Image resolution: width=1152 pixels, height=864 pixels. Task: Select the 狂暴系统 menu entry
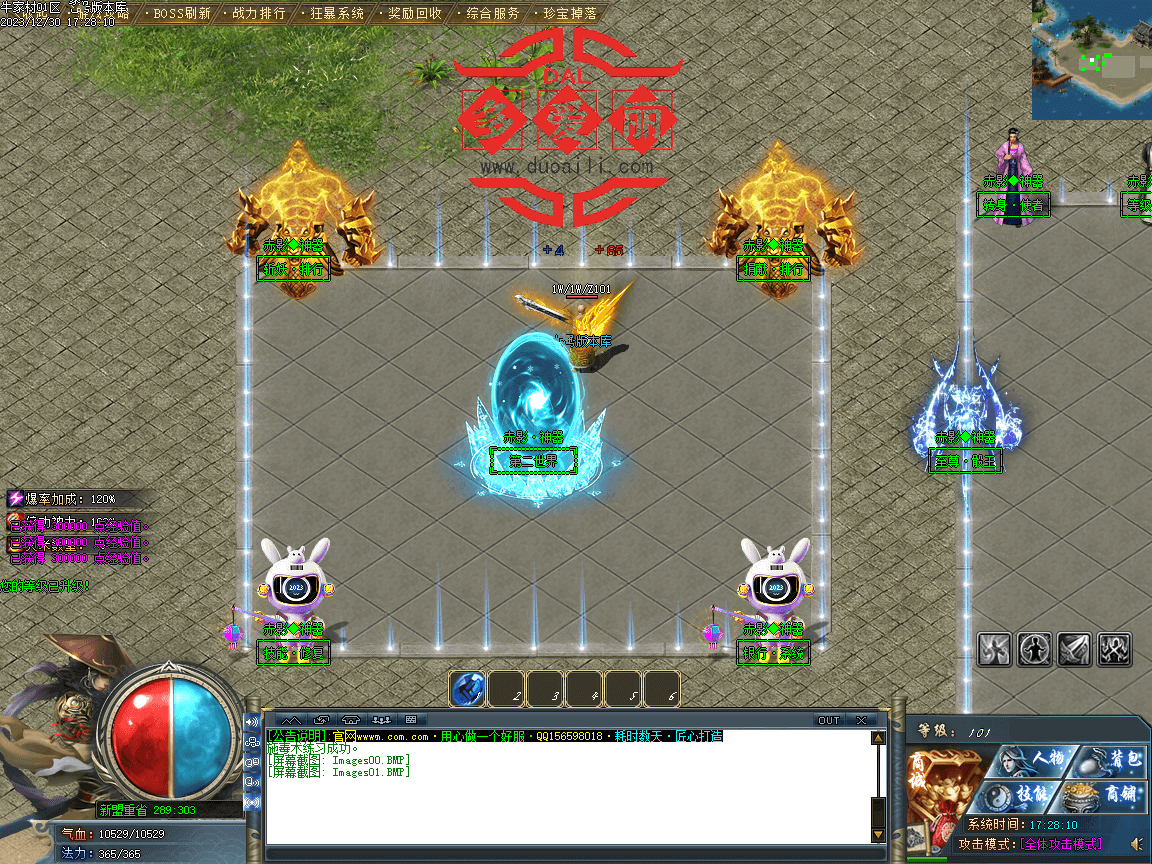coord(337,14)
